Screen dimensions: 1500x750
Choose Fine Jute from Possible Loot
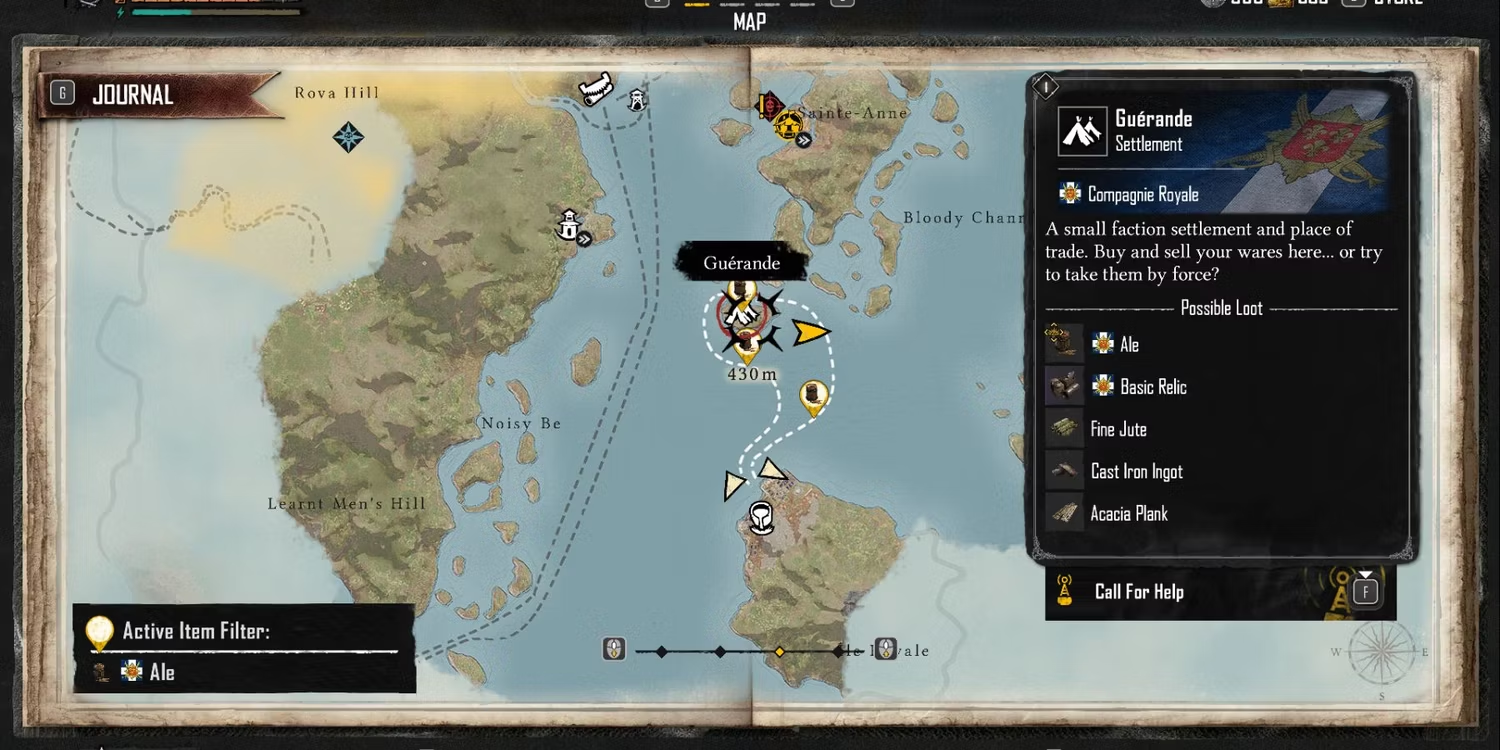1118,429
